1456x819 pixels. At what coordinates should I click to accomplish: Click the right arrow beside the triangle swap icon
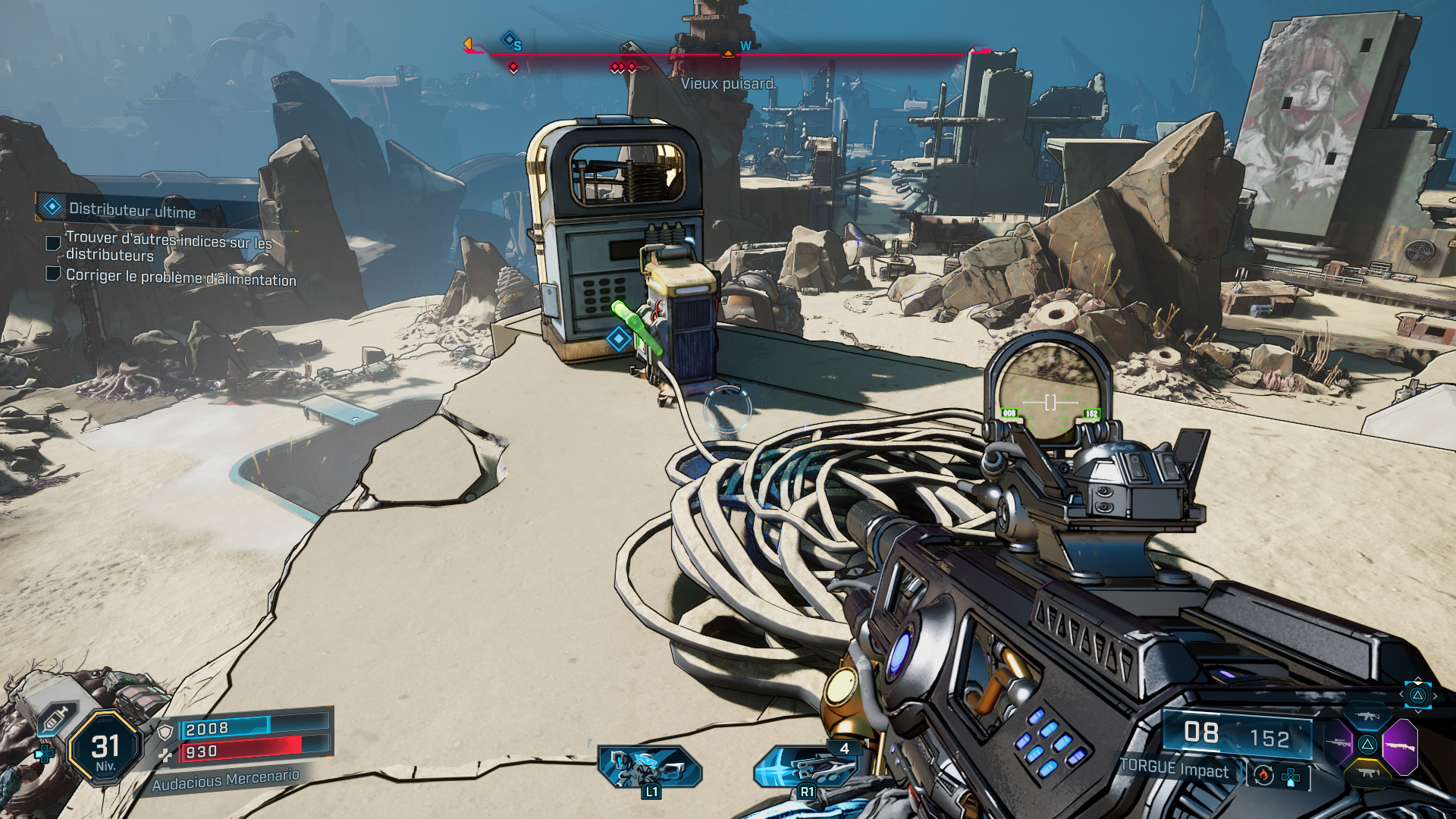coord(1435,695)
